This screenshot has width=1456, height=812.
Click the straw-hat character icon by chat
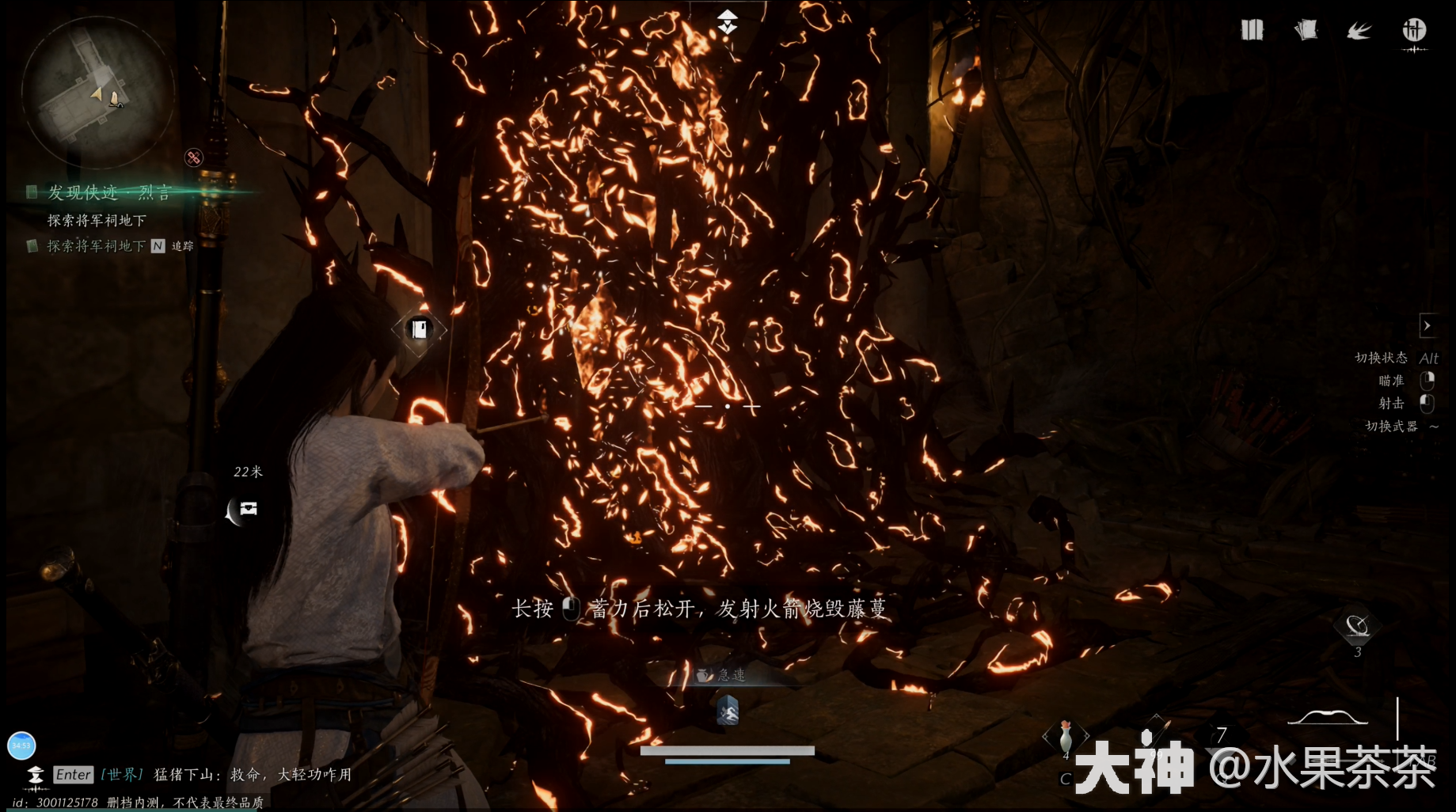click(35, 774)
